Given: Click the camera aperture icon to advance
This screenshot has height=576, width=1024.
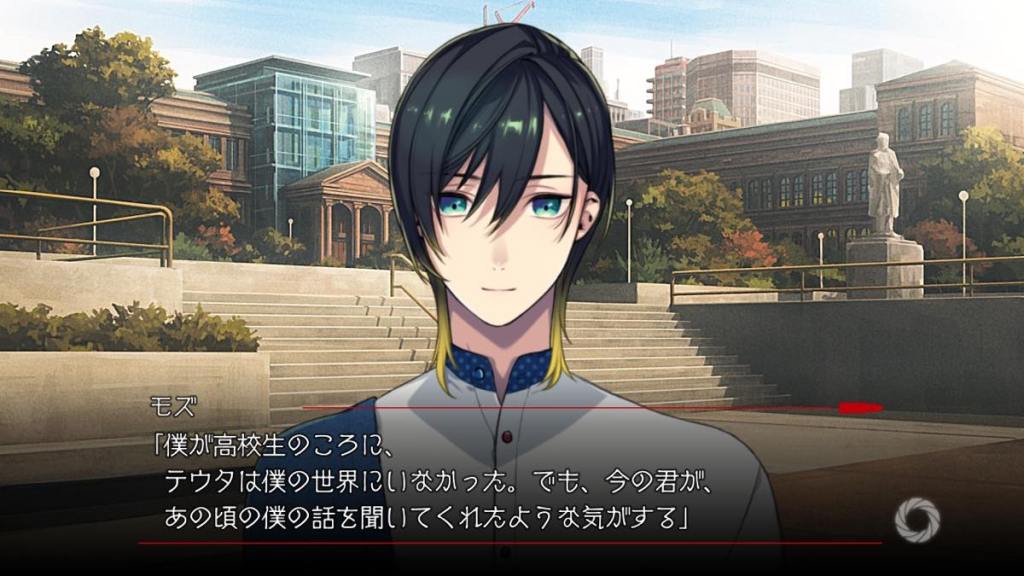Looking at the screenshot, I should click(916, 520).
